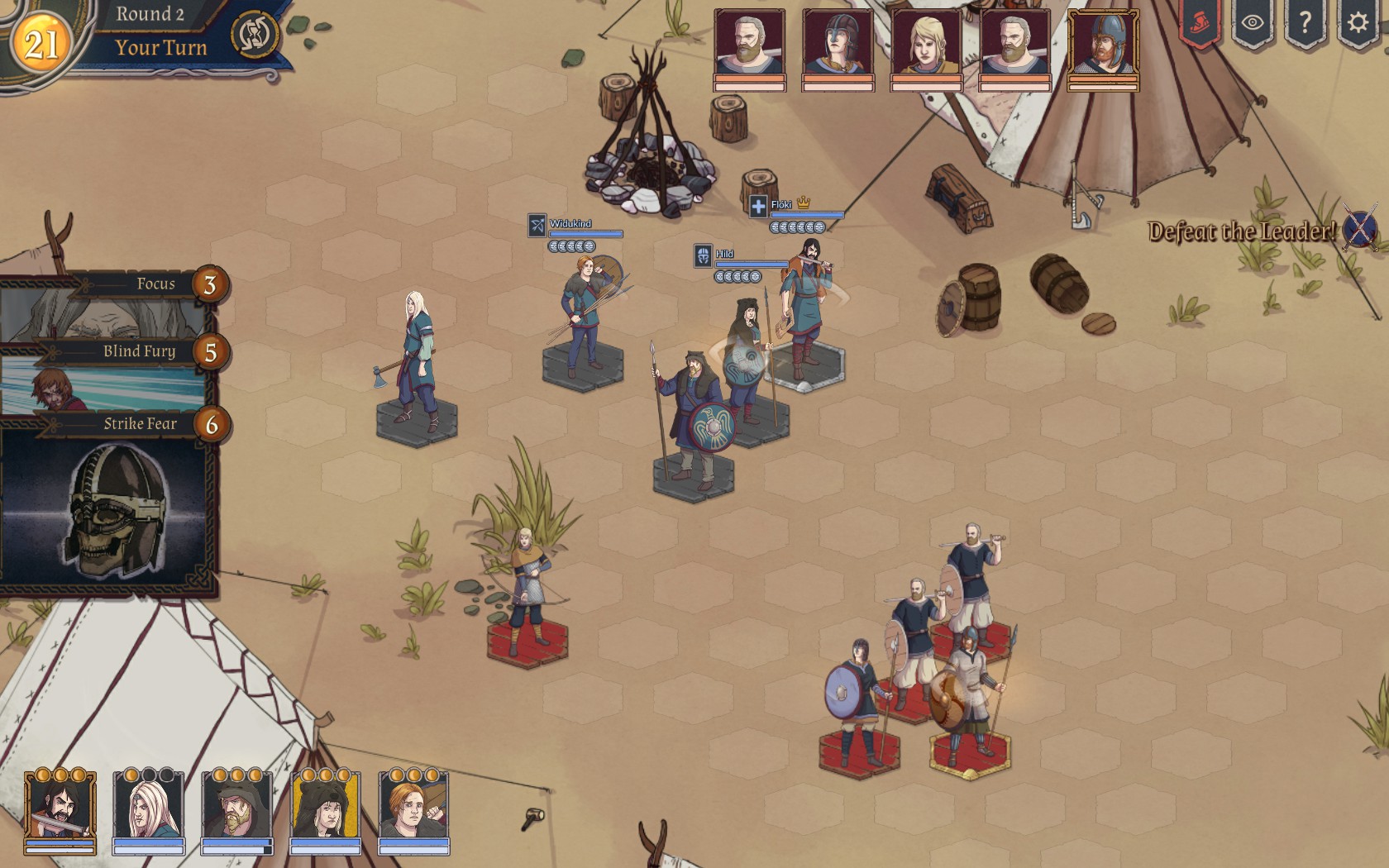Open the settings gear menu
This screenshot has width=1389, height=868.
pos(1357,23)
